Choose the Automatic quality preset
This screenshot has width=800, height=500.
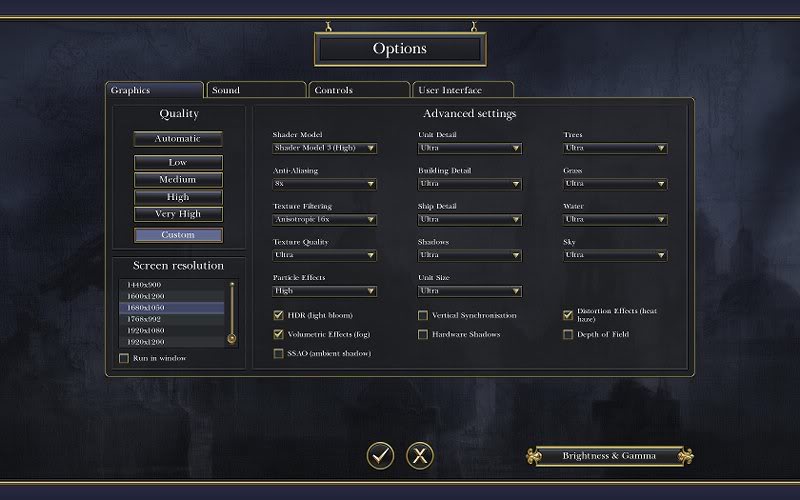tap(178, 139)
